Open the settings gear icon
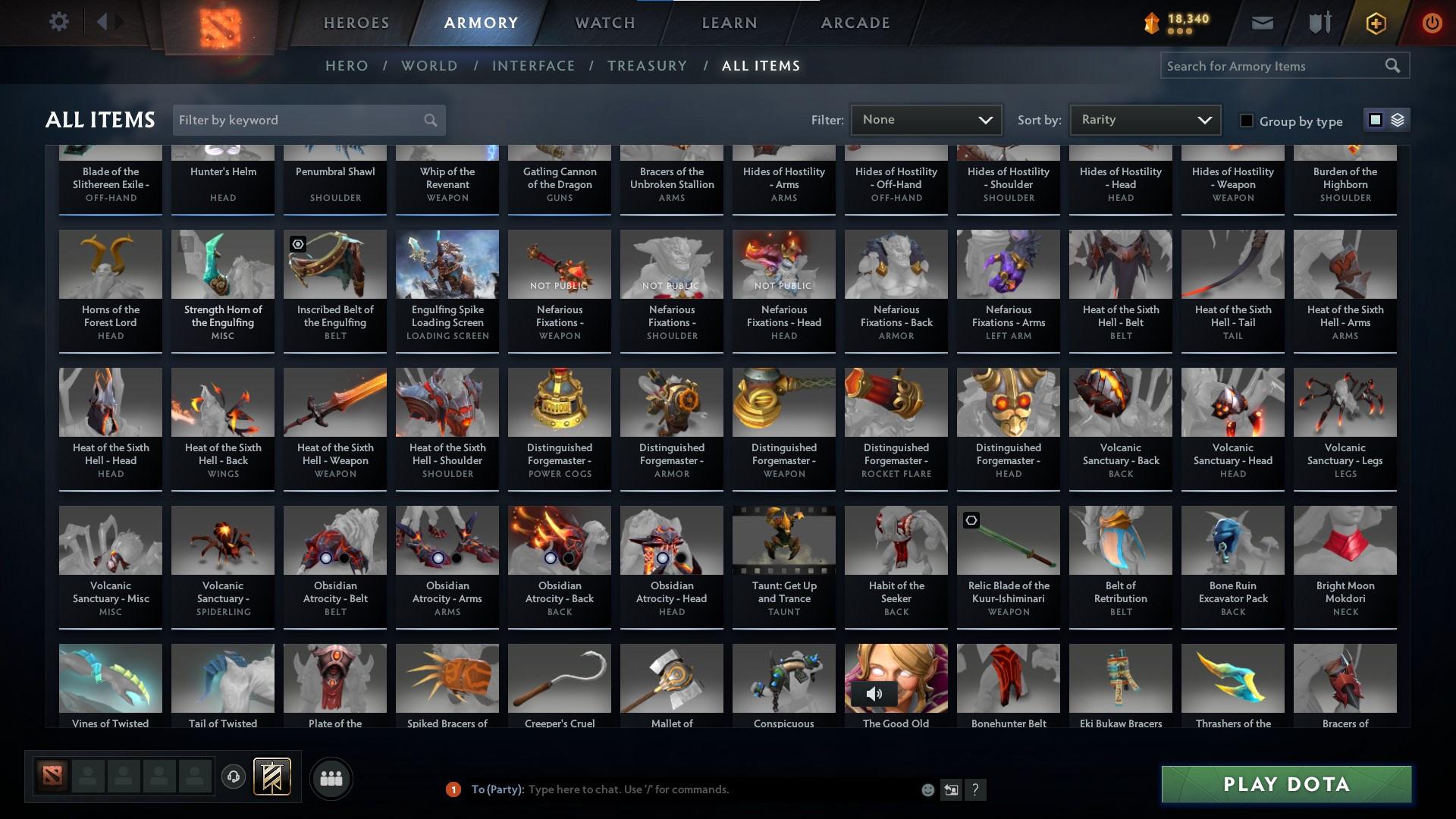1456x819 pixels. point(59,22)
